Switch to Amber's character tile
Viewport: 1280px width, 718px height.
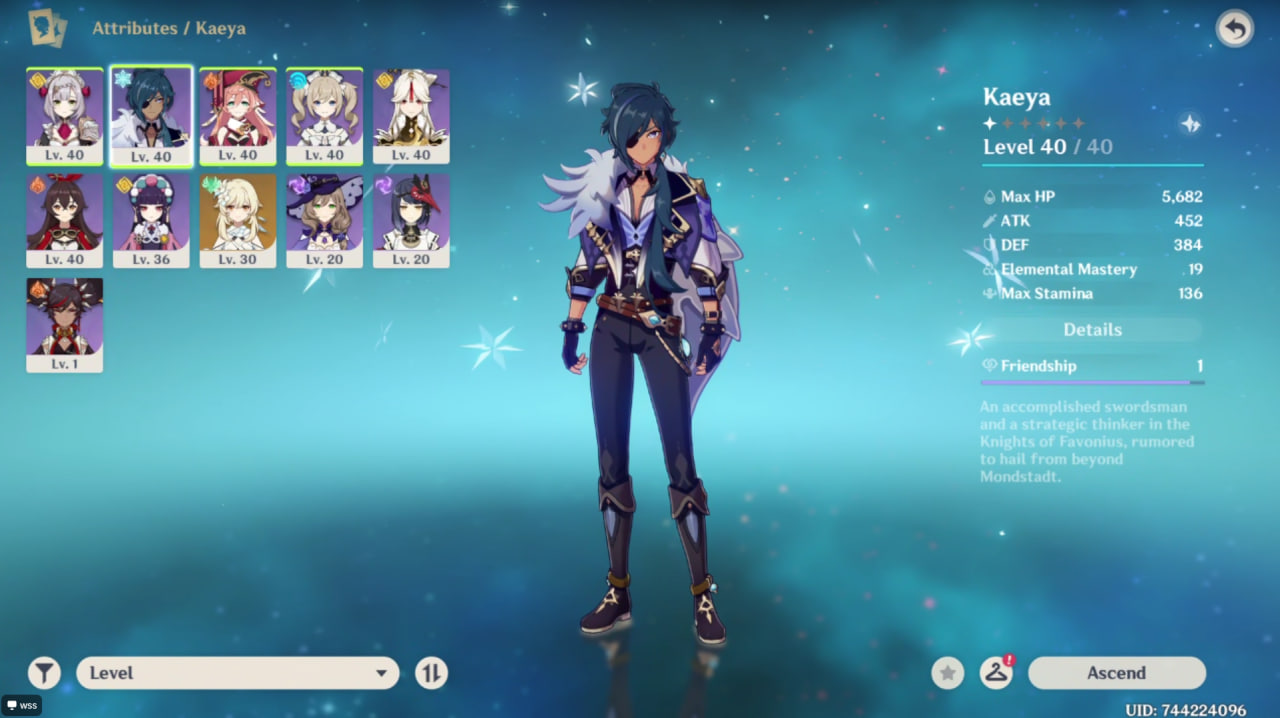click(64, 220)
